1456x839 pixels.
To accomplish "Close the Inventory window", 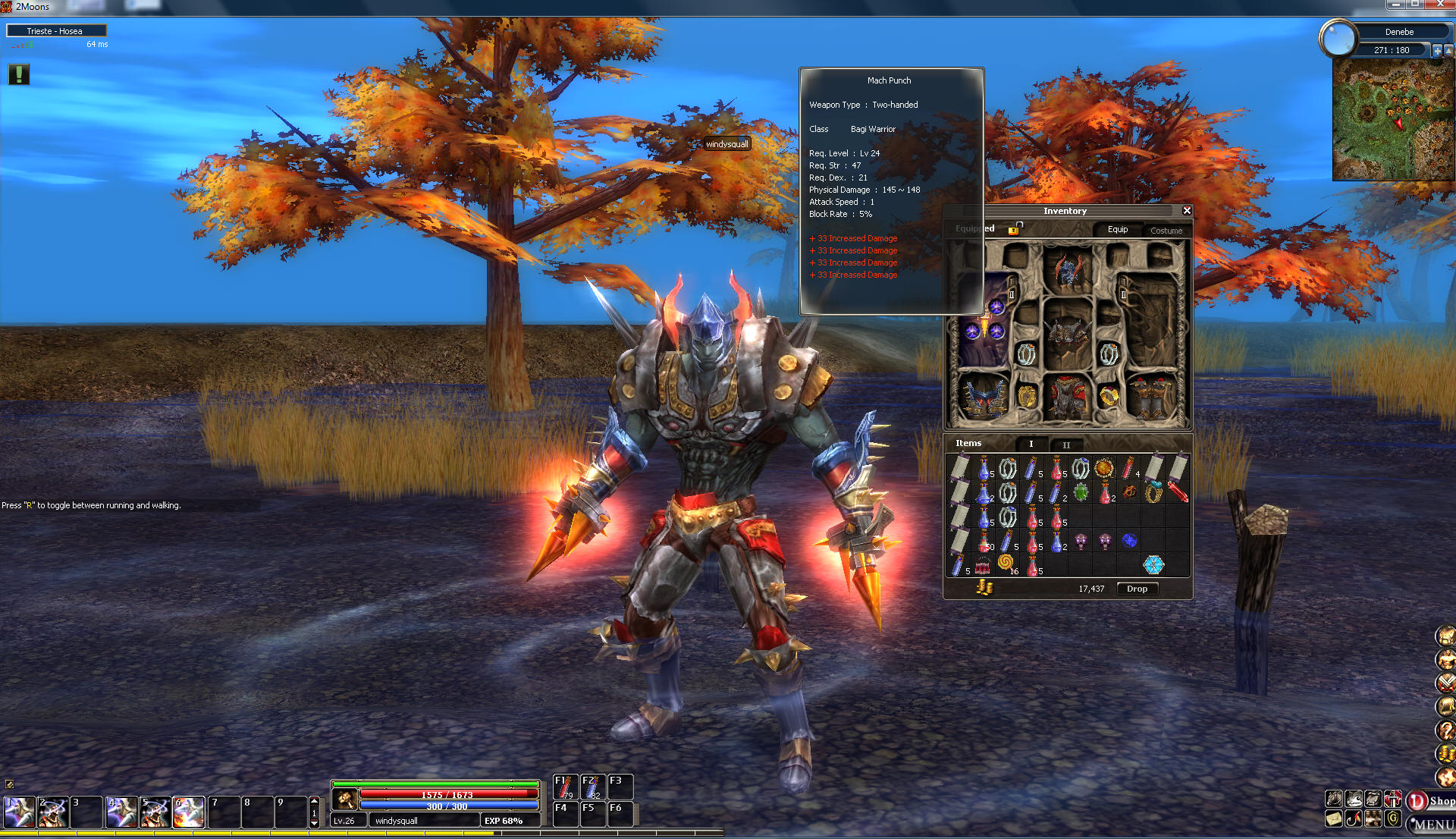I will click(1187, 211).
